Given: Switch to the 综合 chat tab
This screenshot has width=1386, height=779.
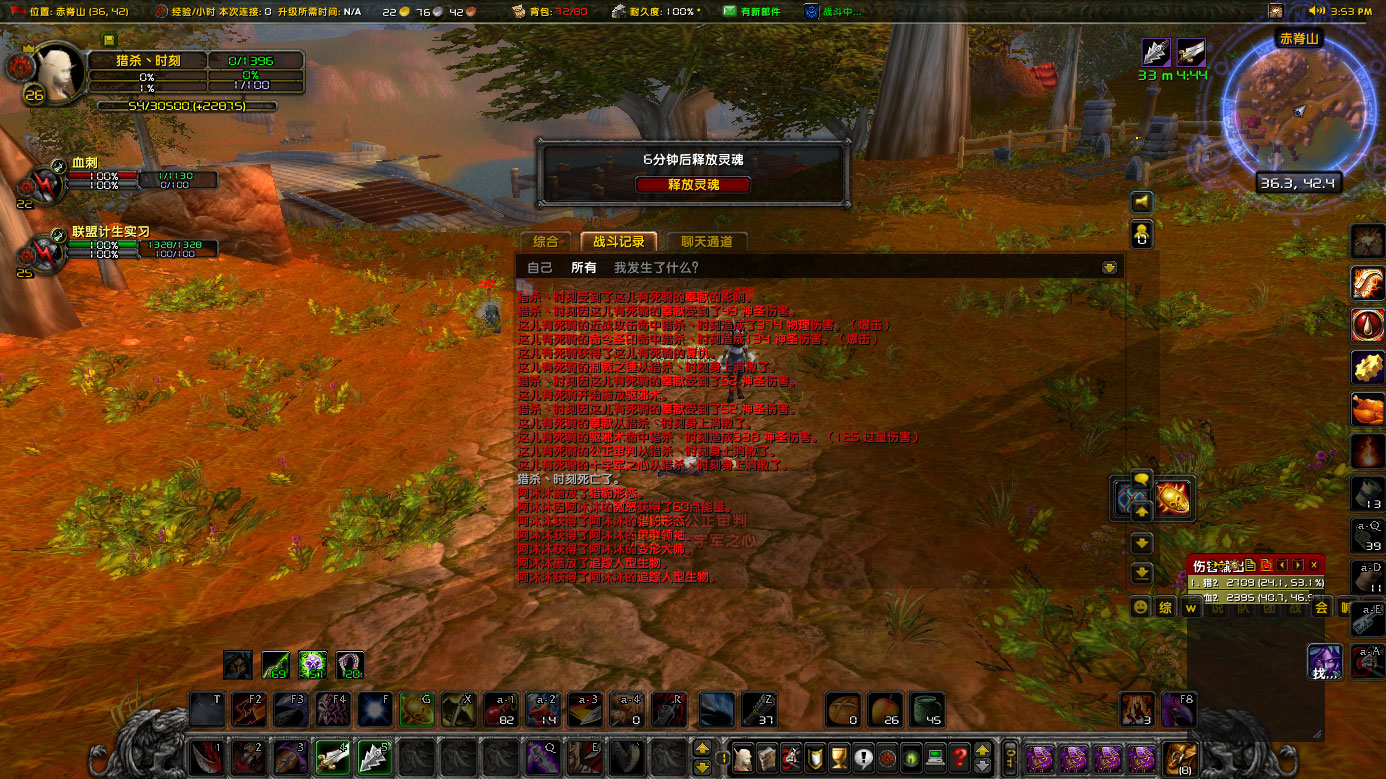Looking at the screenshot, I should click(x=546, y=241).
